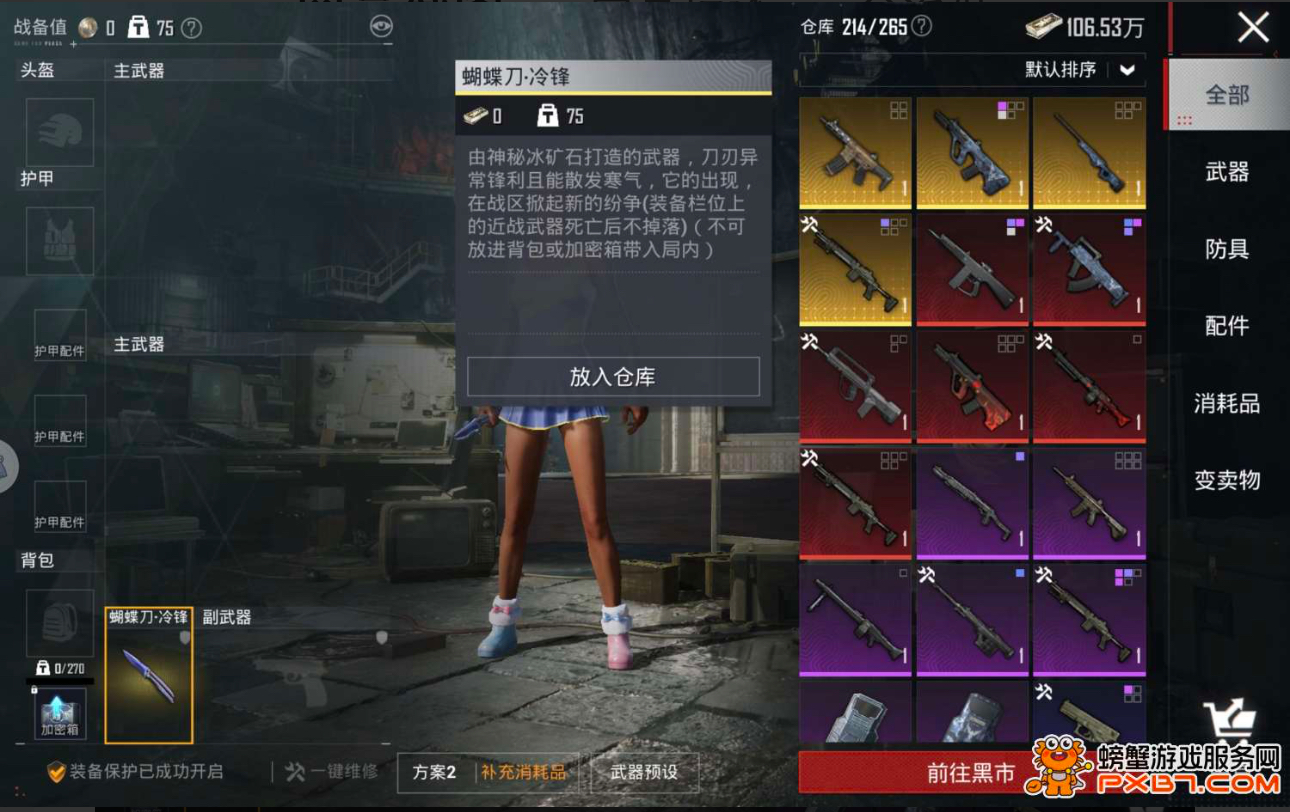Open the shopping cart icon
This screenshot has height=812, width=1290.
click(x=1228, y=720)
